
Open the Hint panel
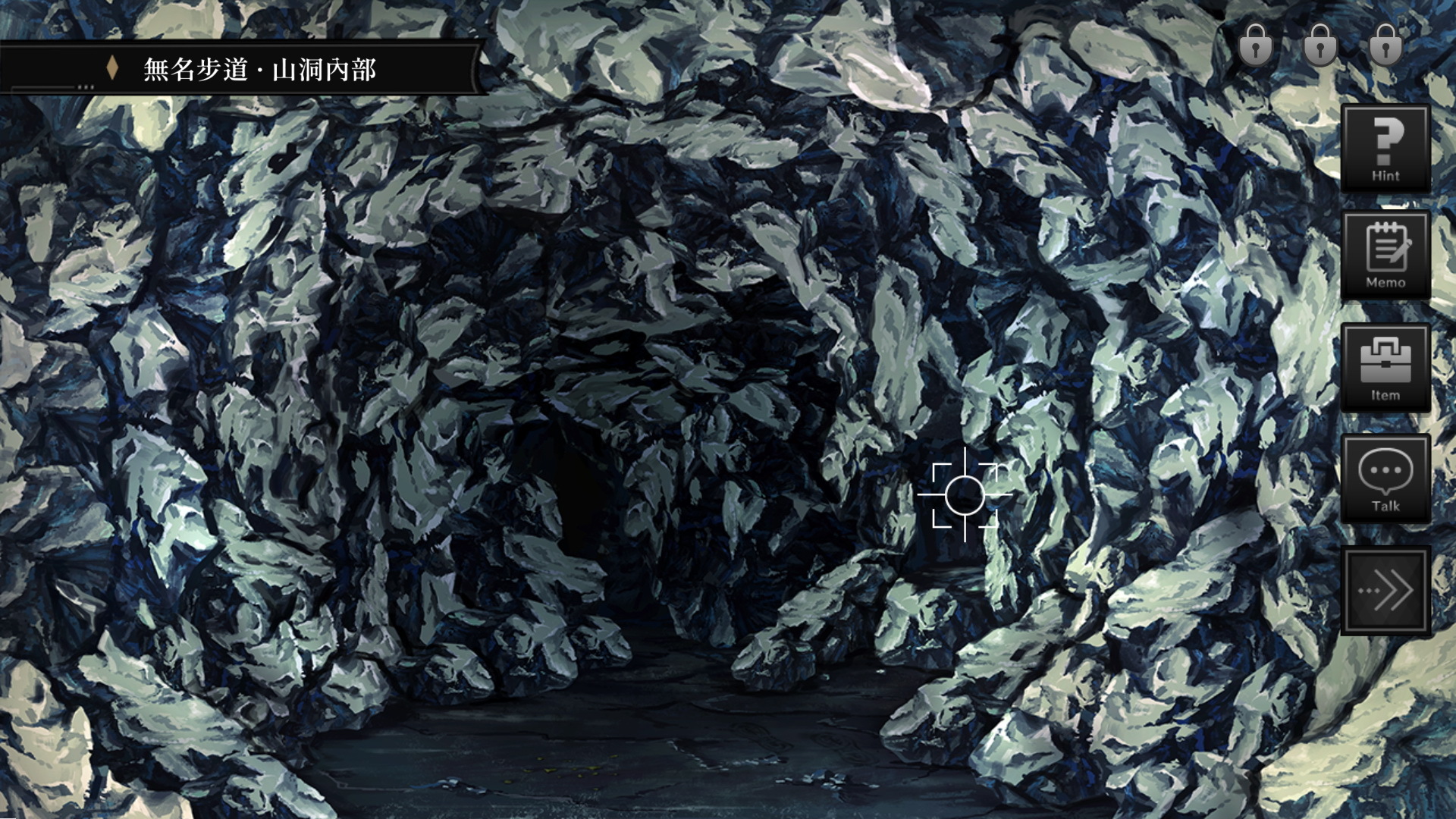[x=1385, y=149]
